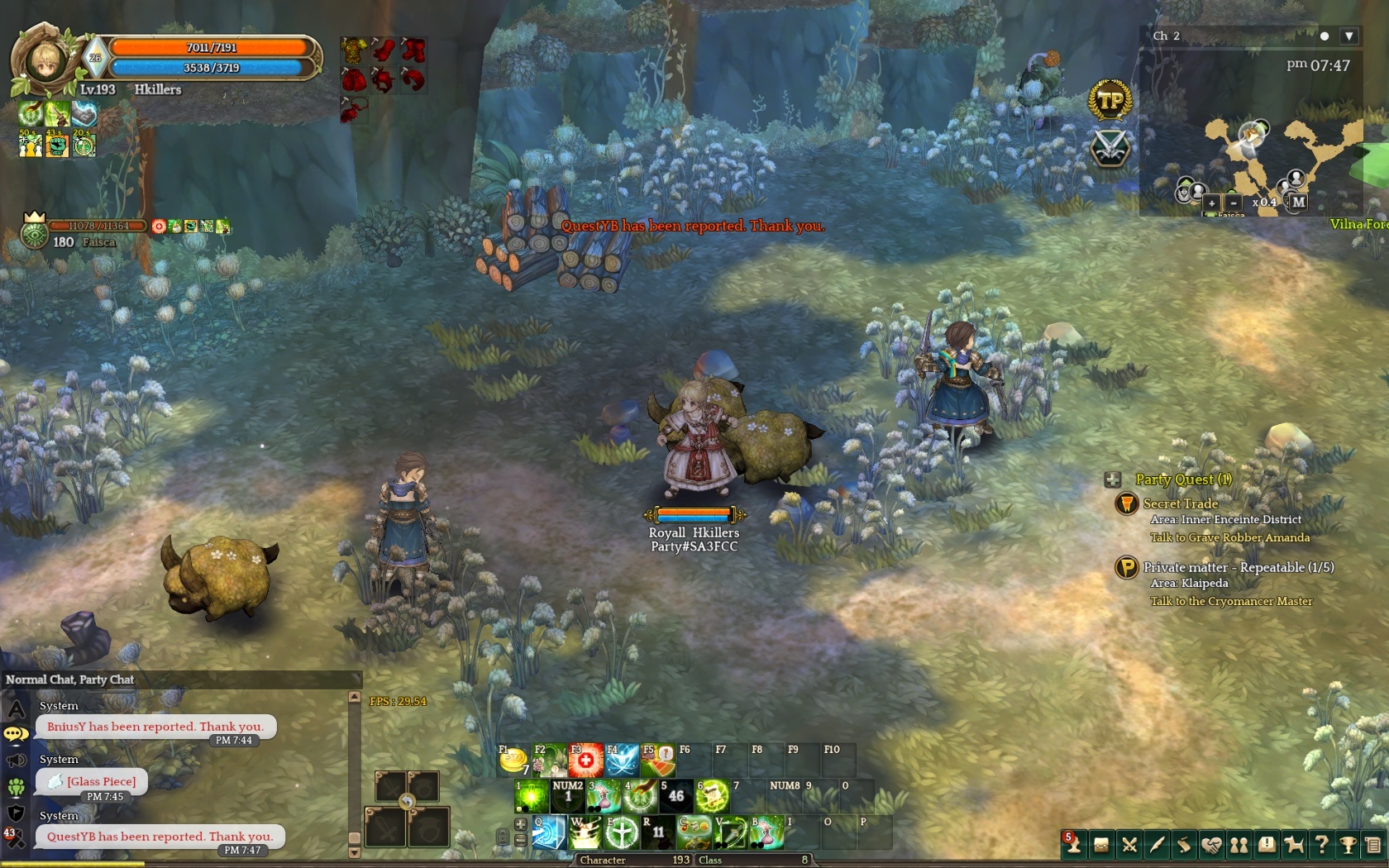Screen dimensions: 1389x868
Task: Activate the green glowing heart skill
Action: (532, 796)
